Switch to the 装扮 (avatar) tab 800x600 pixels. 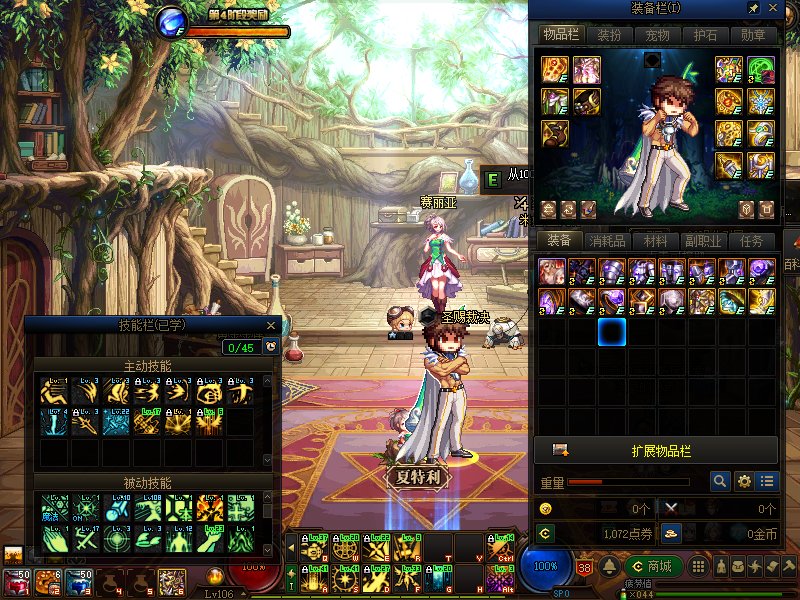point(609,34)
